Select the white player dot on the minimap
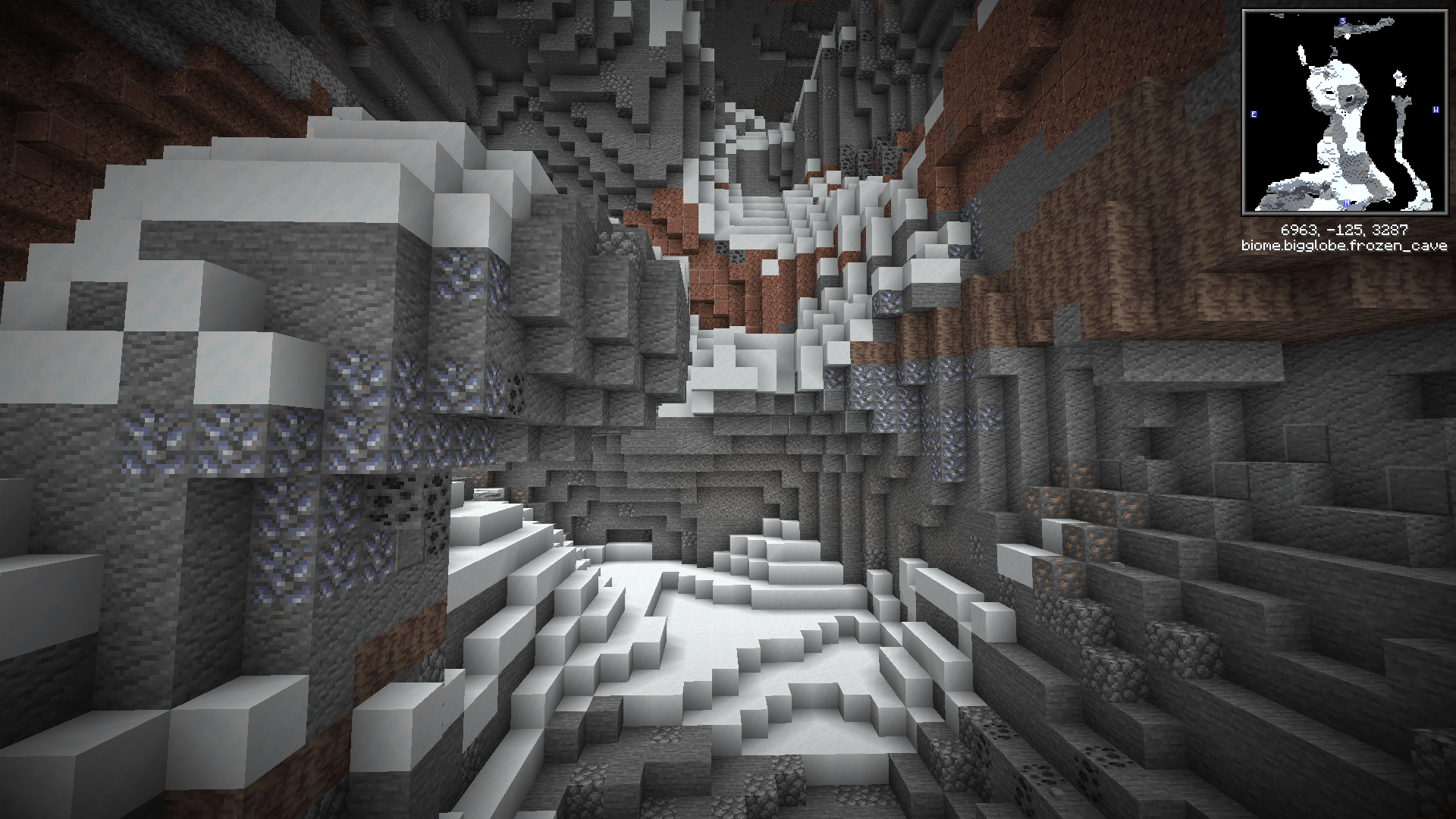 1347,36
